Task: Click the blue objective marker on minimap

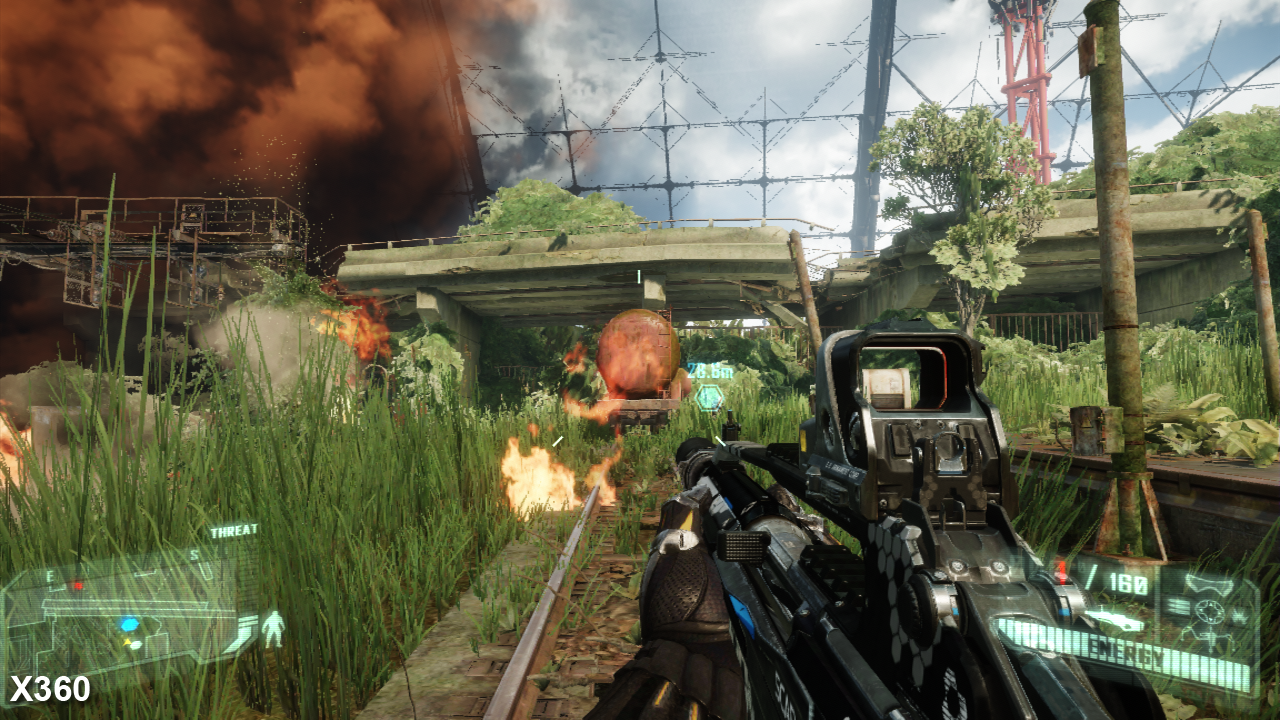Action: (x=129, y=624)
